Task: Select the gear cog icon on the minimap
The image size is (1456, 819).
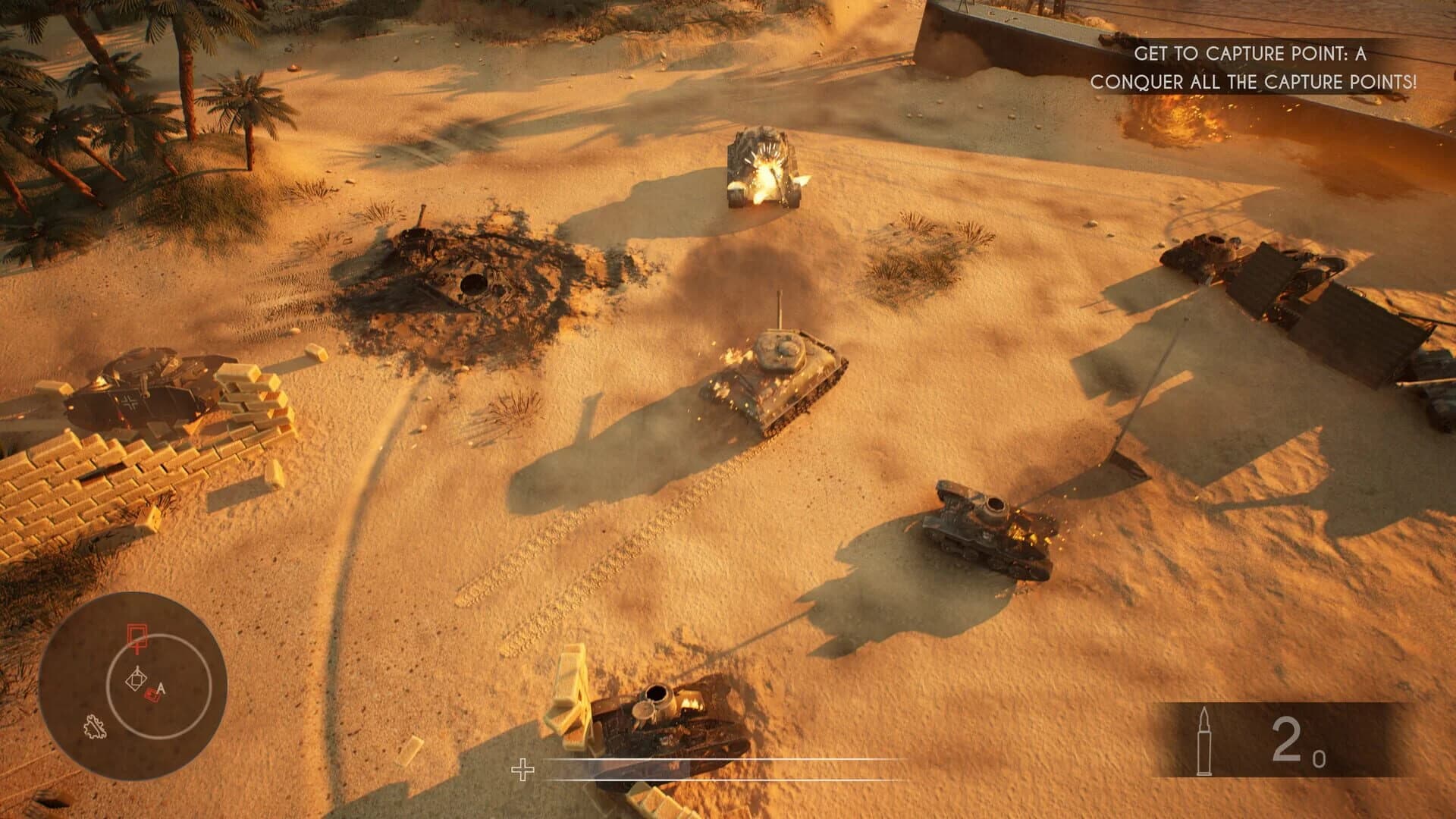Action: (x=96, y=726)
